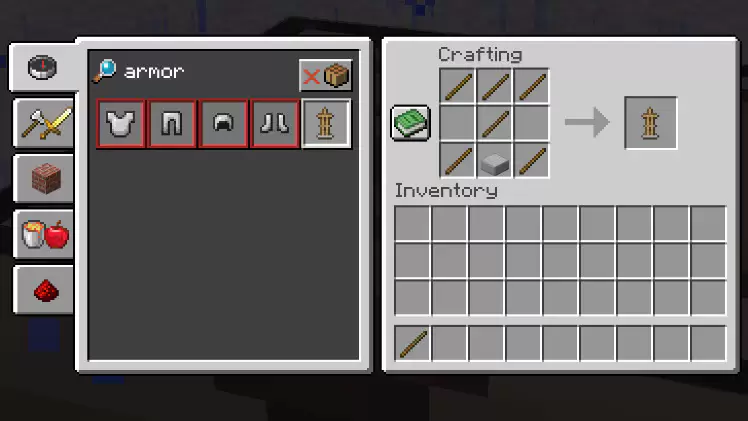Select the bucket and apple tab
Viewport: 748px width, 421px height.
(x=43, y=236)
